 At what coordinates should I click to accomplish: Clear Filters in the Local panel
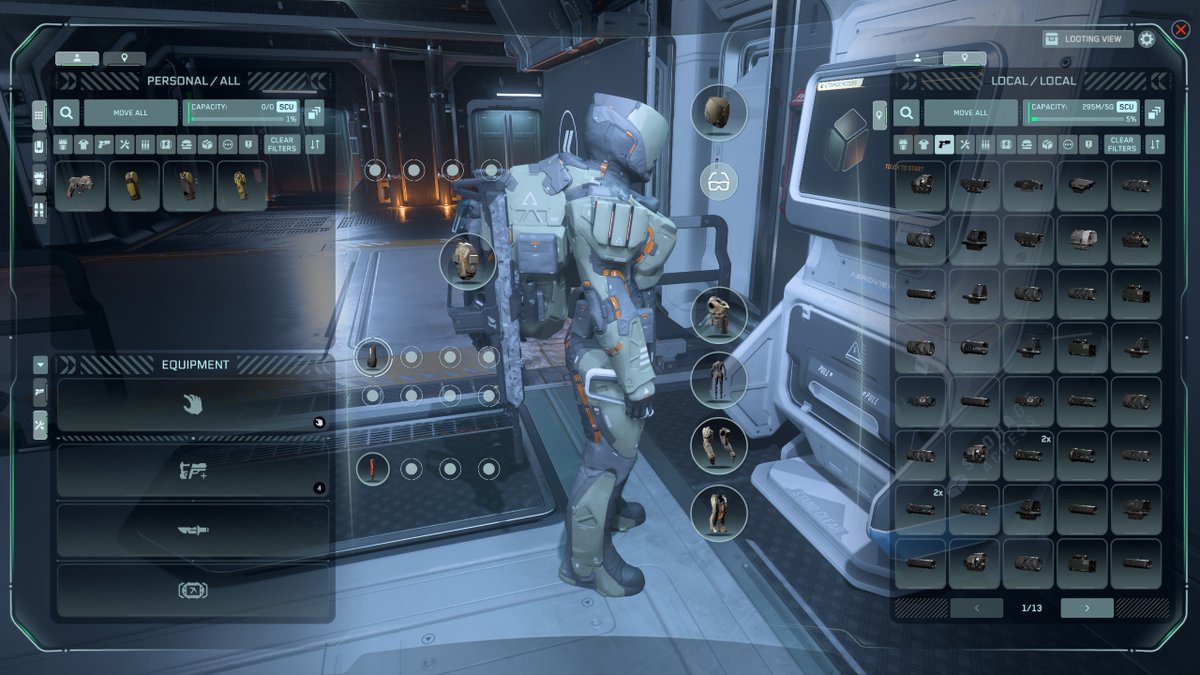click(x=1122, y=144)
